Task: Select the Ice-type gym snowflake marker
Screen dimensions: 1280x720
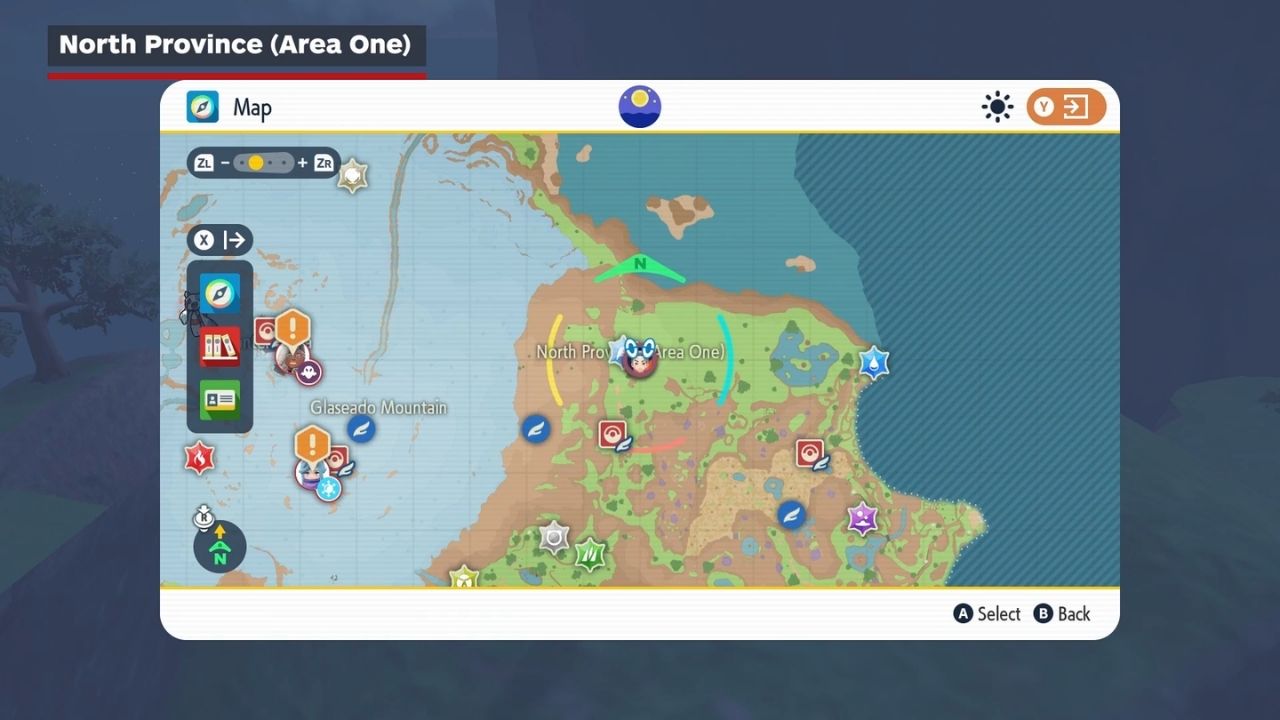Action: coord(328,488)
